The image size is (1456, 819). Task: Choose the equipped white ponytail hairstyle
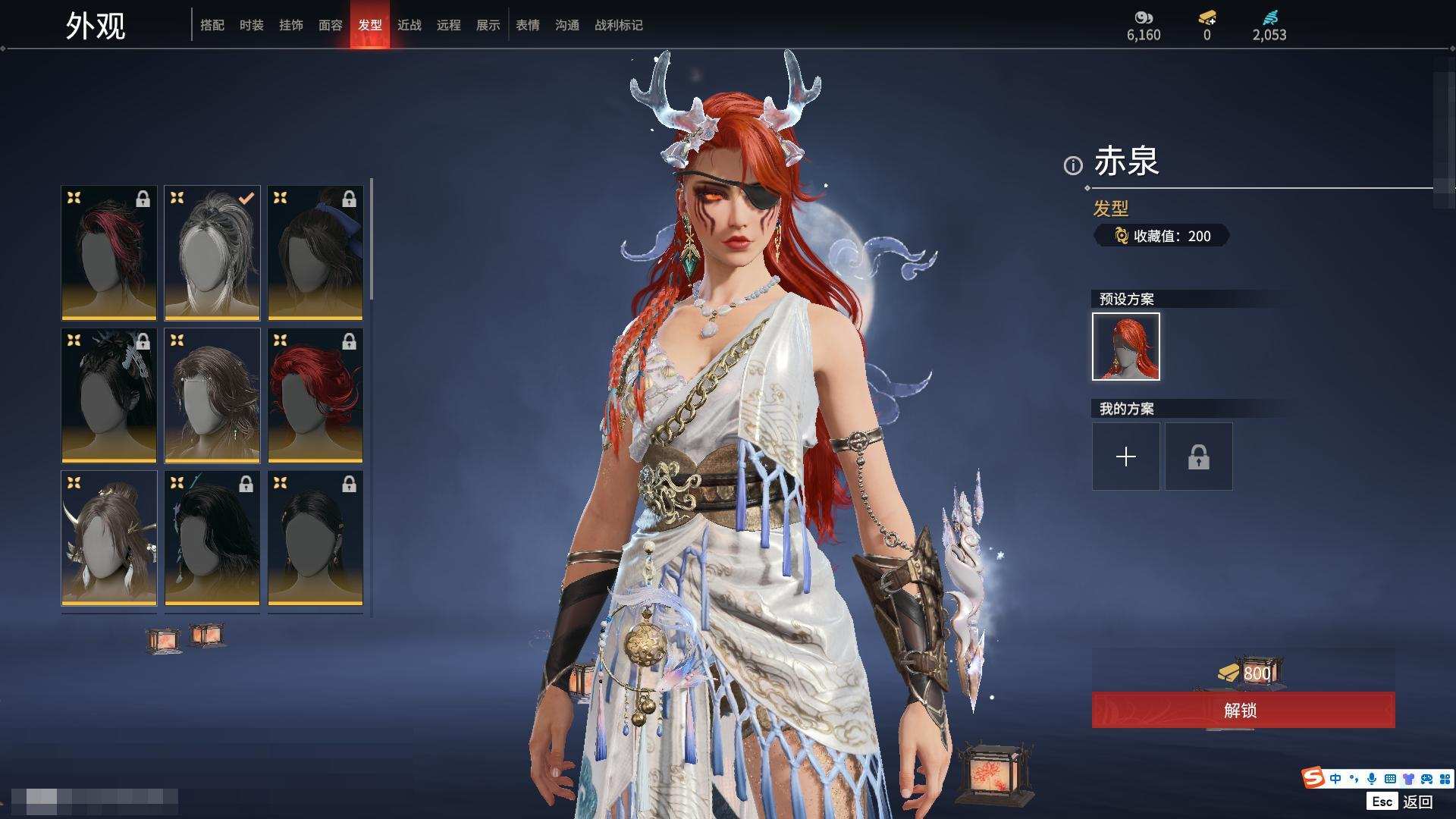coord(212,253)
